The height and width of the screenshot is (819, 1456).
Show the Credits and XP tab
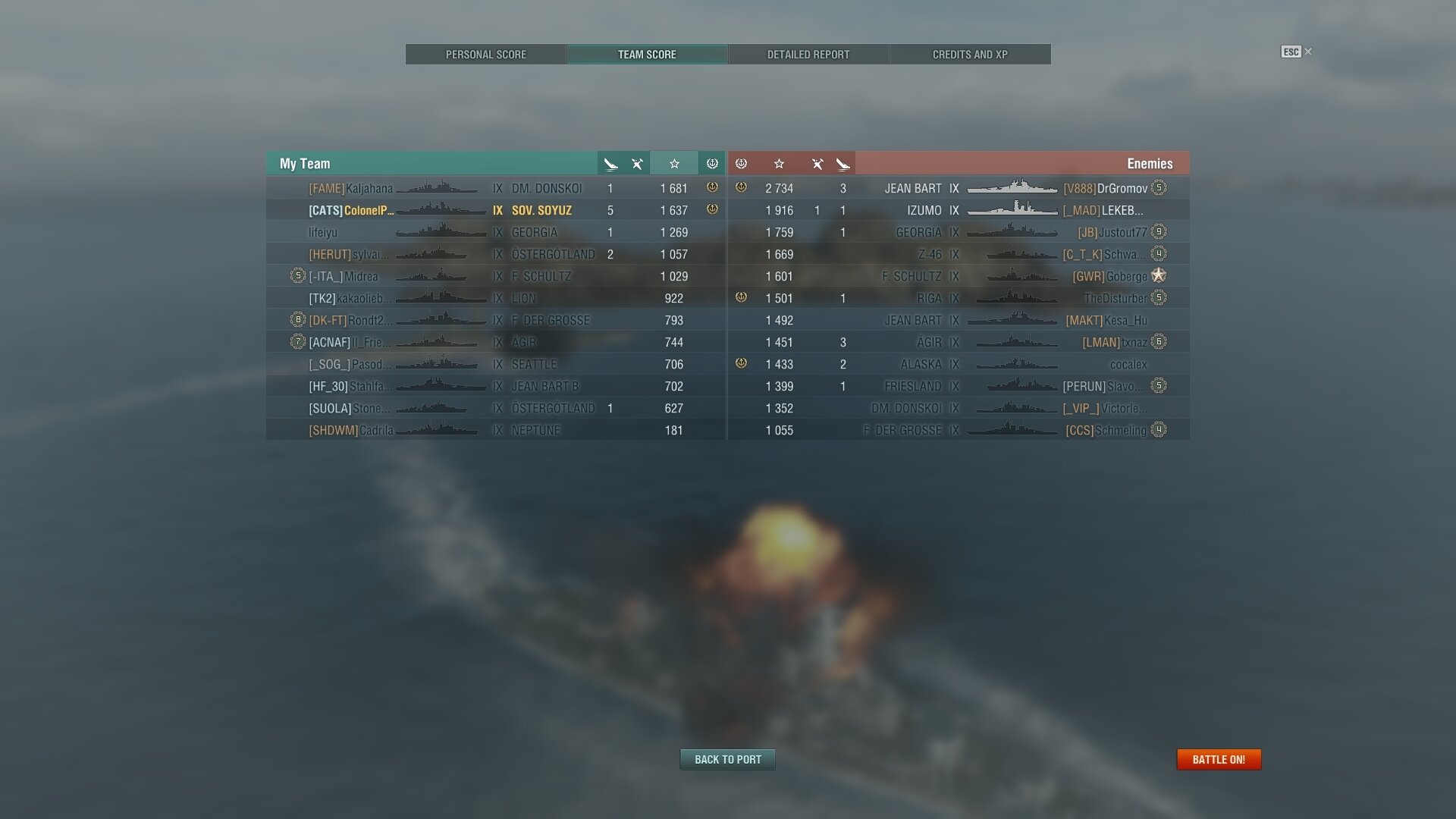point(970,55)
